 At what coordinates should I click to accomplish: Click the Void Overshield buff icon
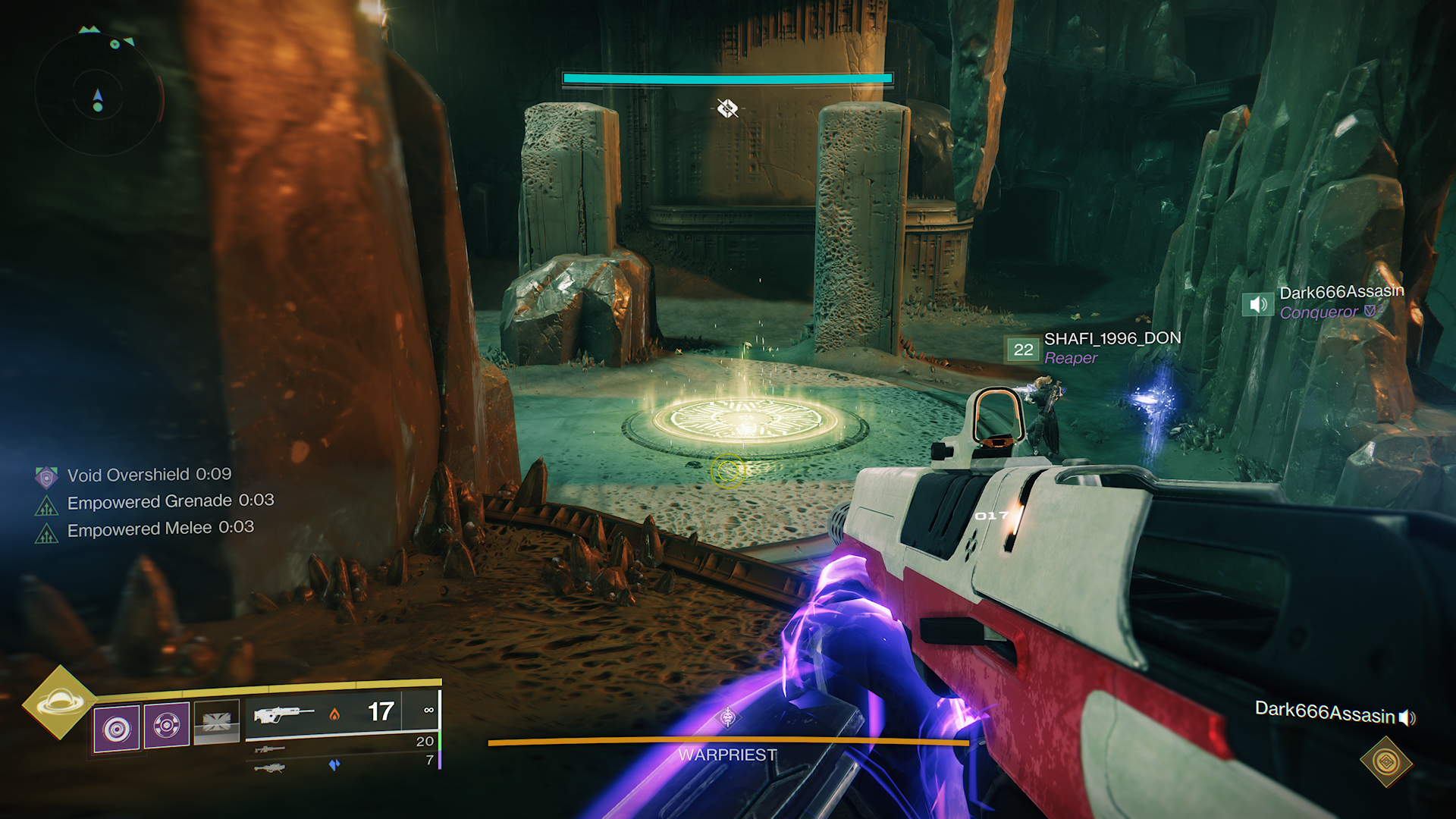(46, 476)
